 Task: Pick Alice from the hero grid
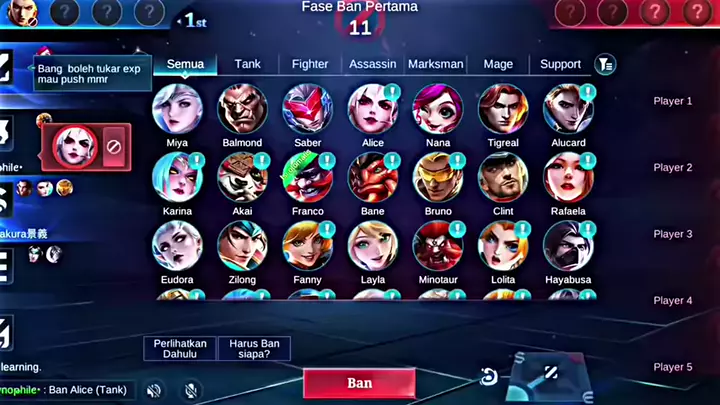372,109
